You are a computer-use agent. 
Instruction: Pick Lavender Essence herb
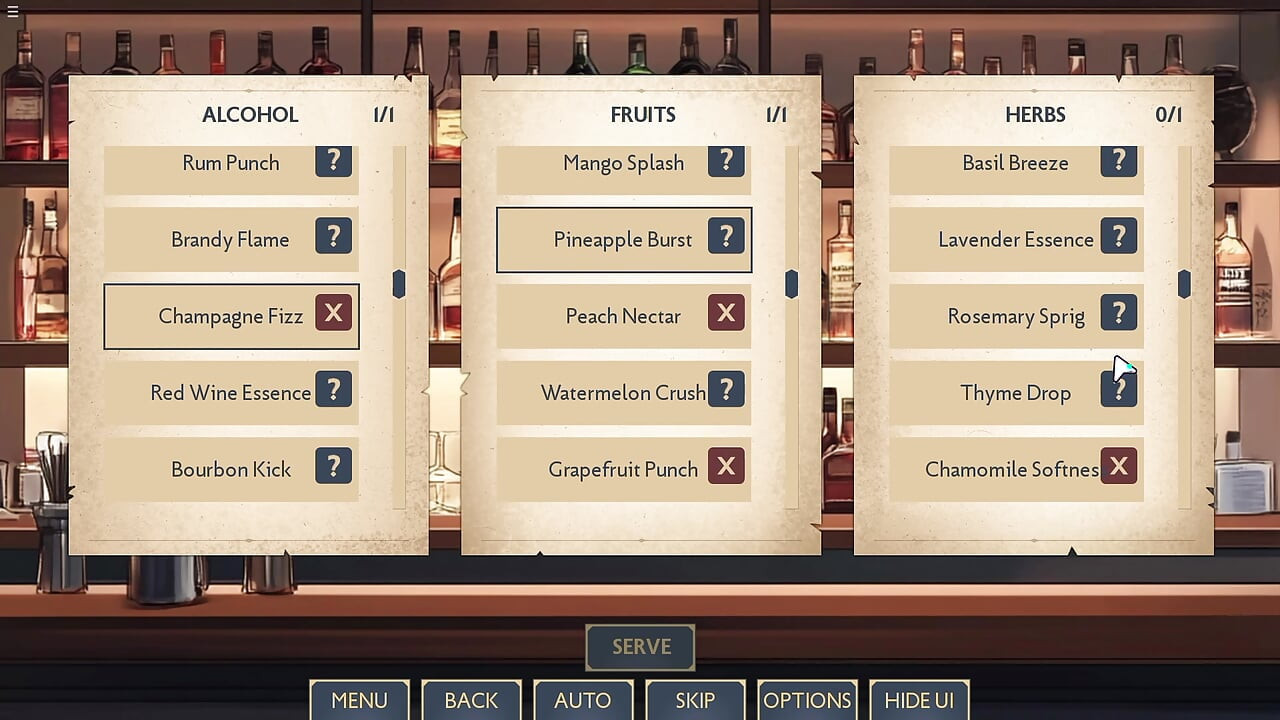click(1015, 240)
